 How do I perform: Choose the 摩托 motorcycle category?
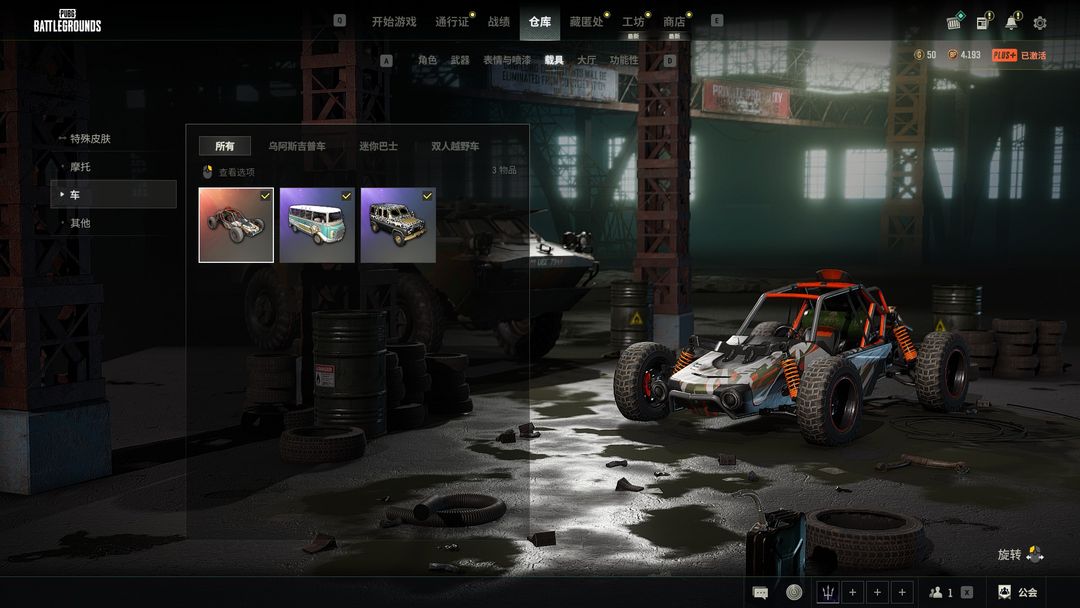coord(80,166)
